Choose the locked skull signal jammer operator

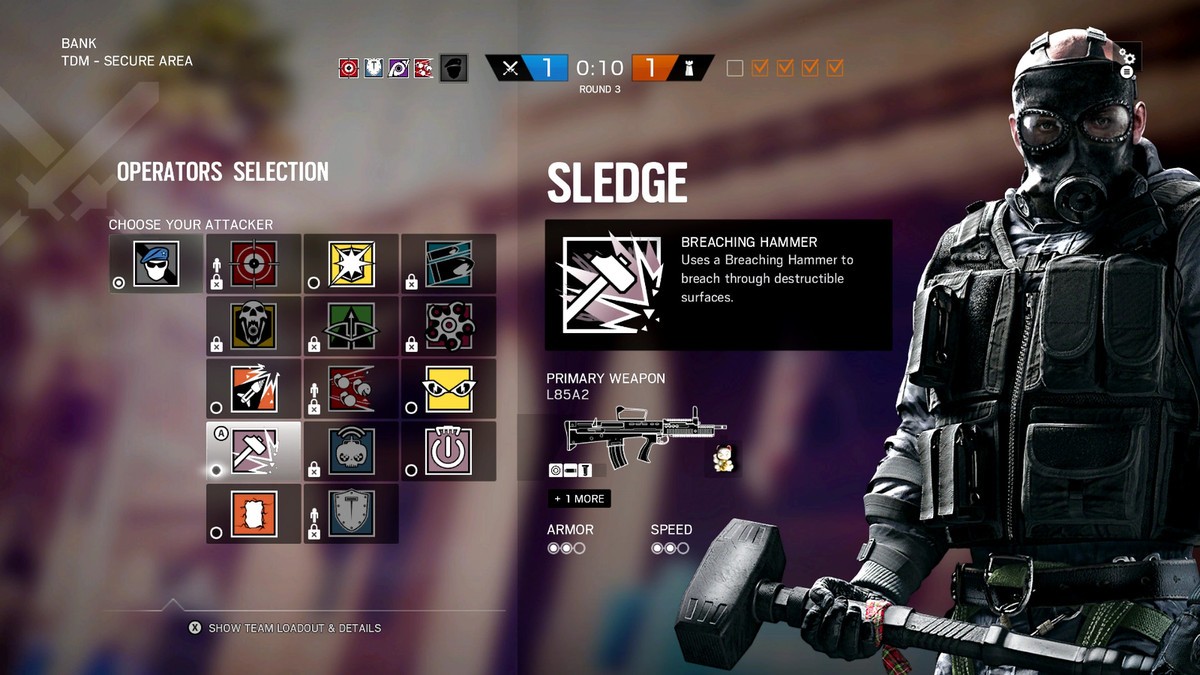click(351, 450)
